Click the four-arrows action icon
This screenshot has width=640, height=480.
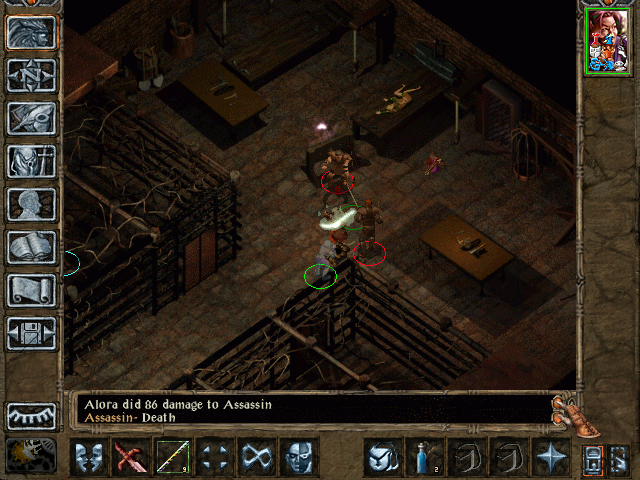214,458
